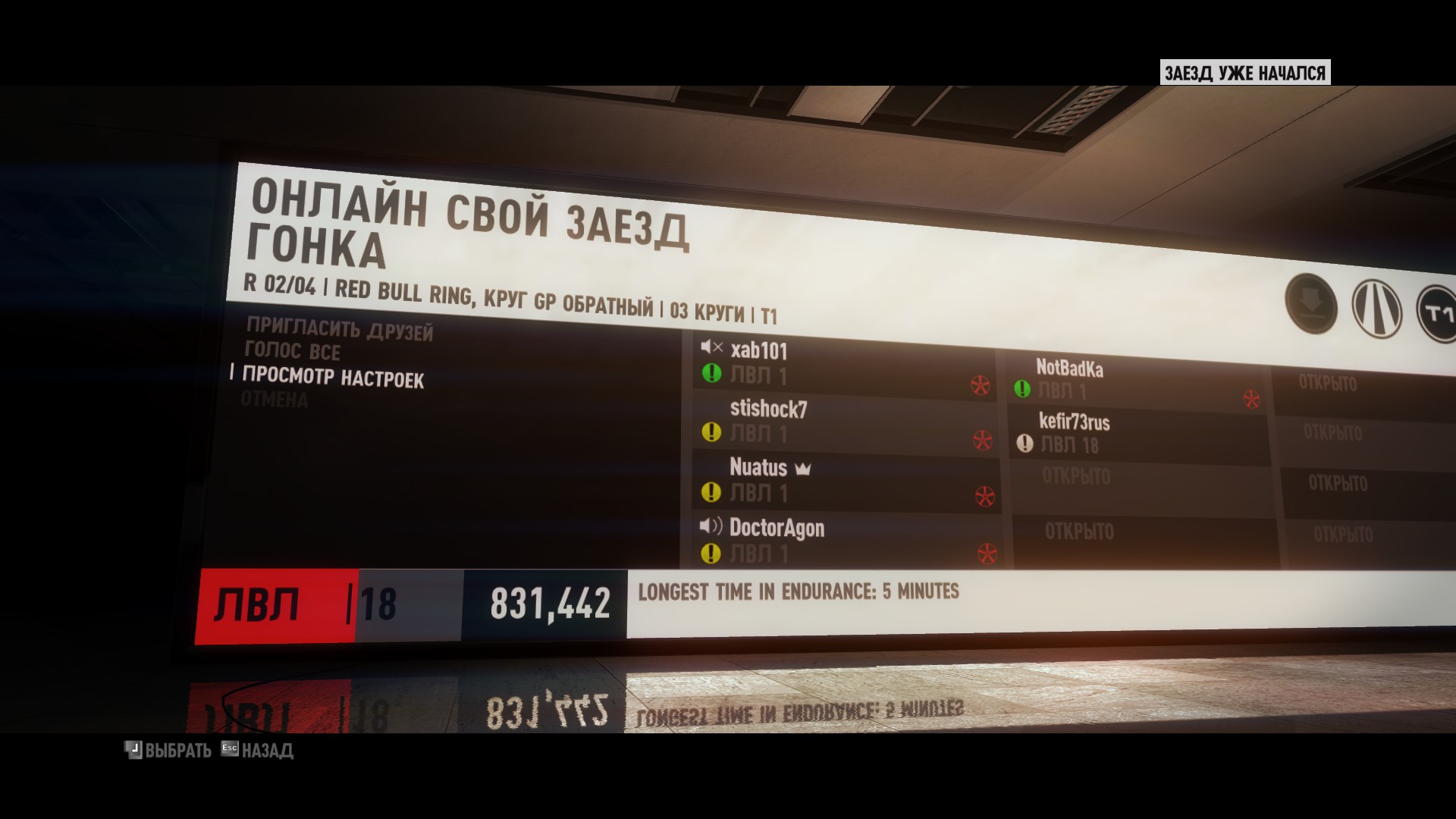Select the kefir73rus player entry
The height and width of the screenshot is (819, 1456).
pyautogui.click(x=1137, y=434)
